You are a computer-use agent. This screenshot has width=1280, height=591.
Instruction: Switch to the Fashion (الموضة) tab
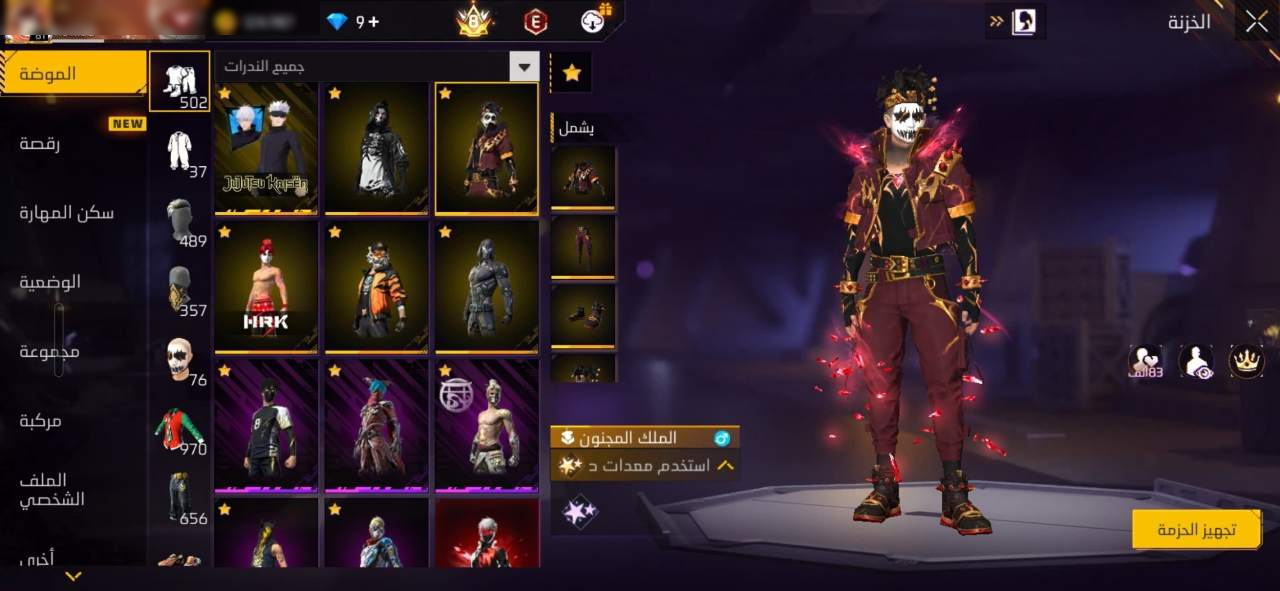tap(73, 74)
